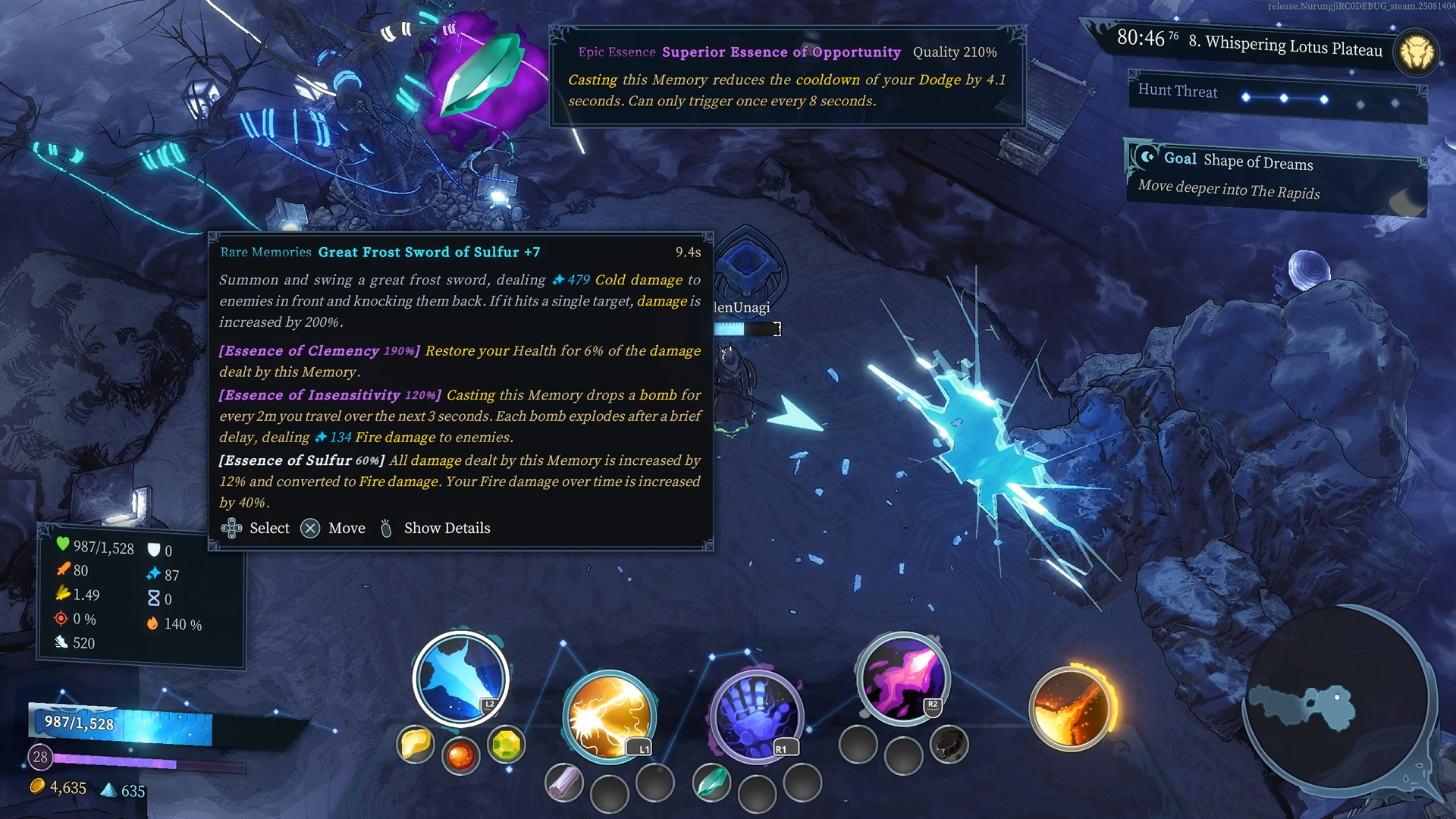Click the Shape of Dreams goal tracker
The image size is (1456, 819).
point(1274,176)
